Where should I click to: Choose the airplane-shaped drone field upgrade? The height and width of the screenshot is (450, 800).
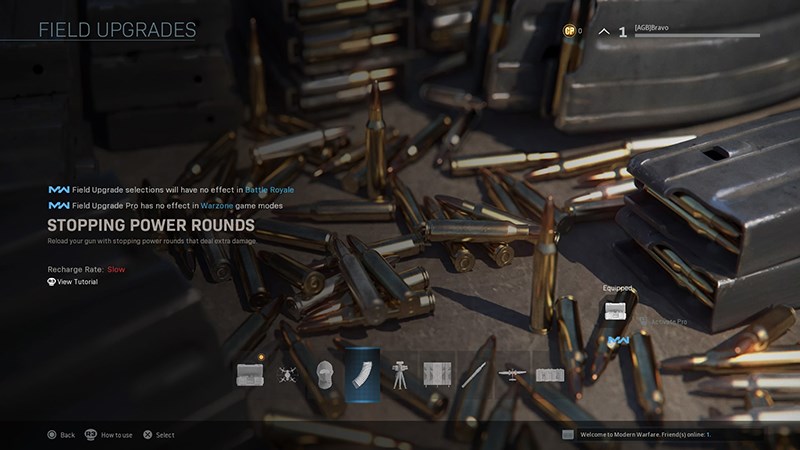pyautogui.click(x=512, y=375)
